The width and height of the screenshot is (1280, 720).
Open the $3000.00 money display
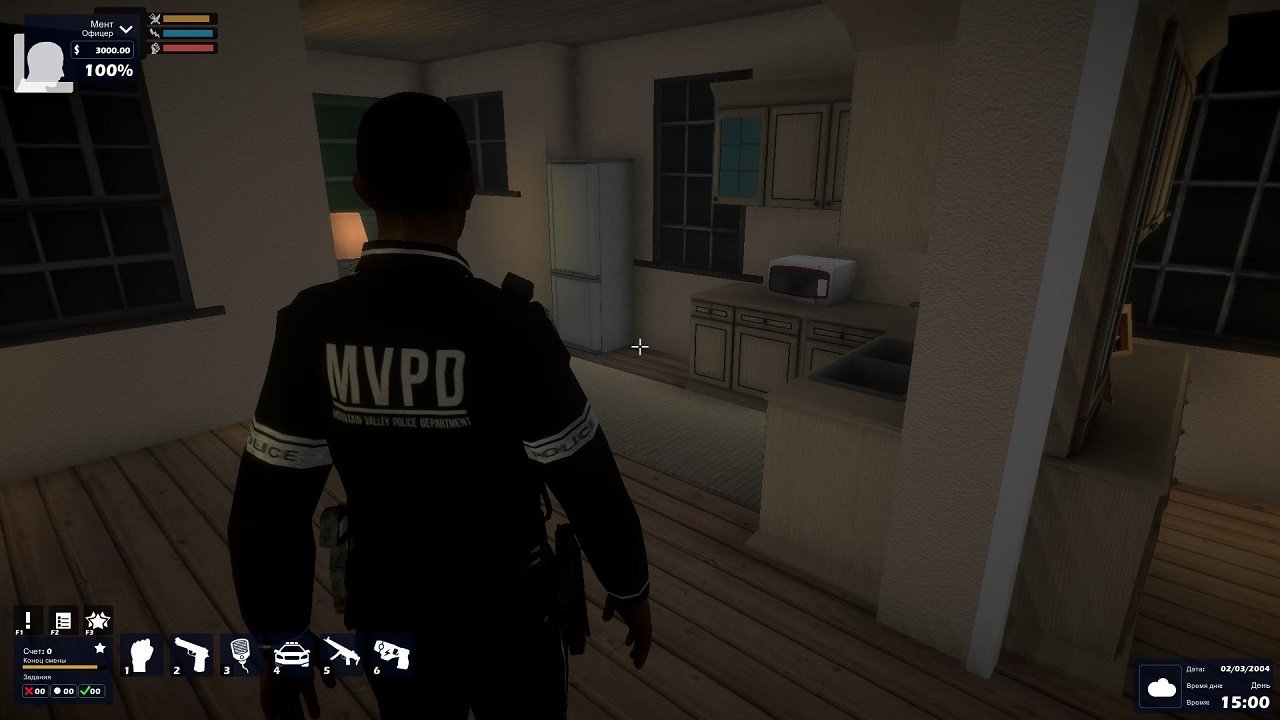[102, 50]
